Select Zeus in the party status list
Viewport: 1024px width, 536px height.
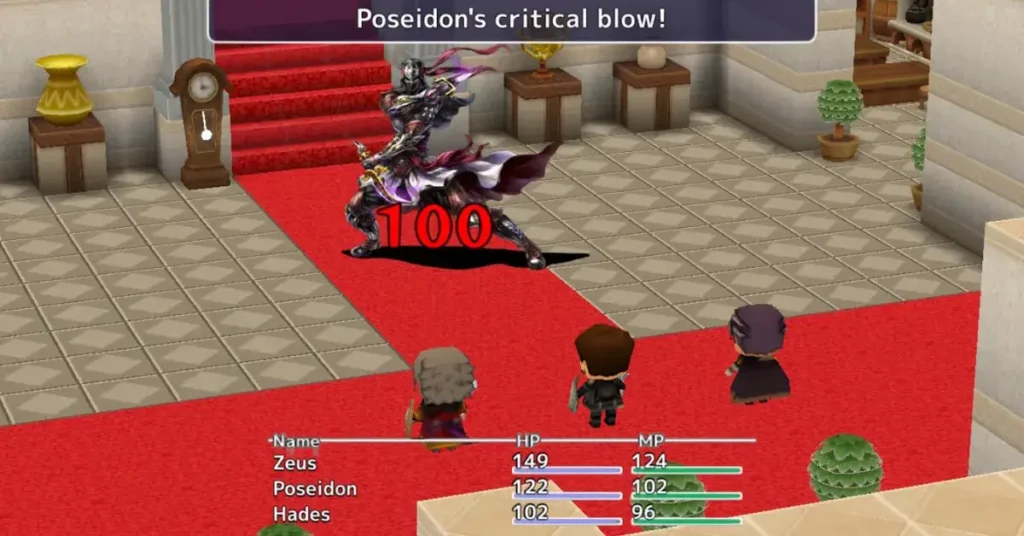point(295,463)
